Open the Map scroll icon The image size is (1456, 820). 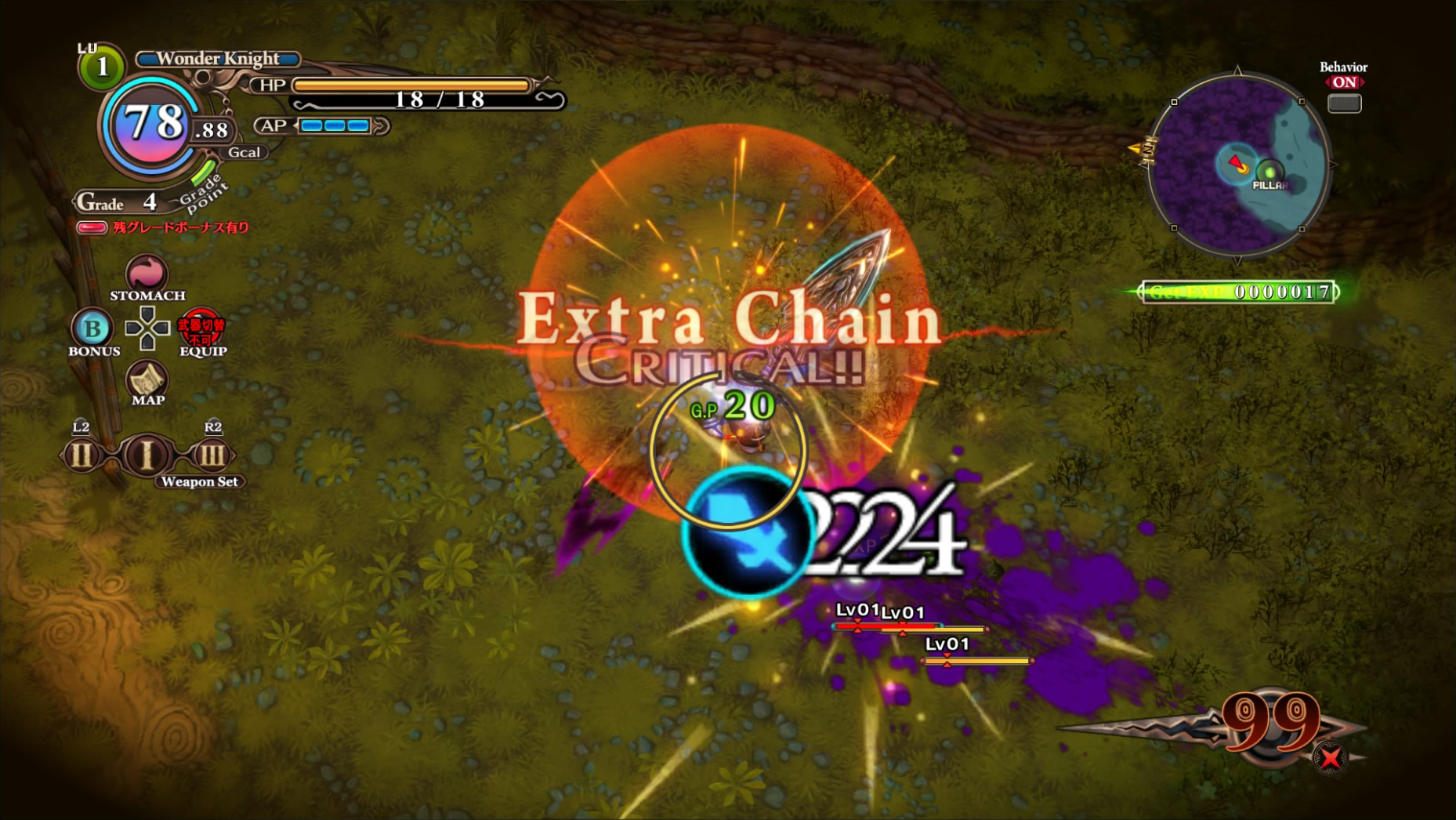click(147, 380)
